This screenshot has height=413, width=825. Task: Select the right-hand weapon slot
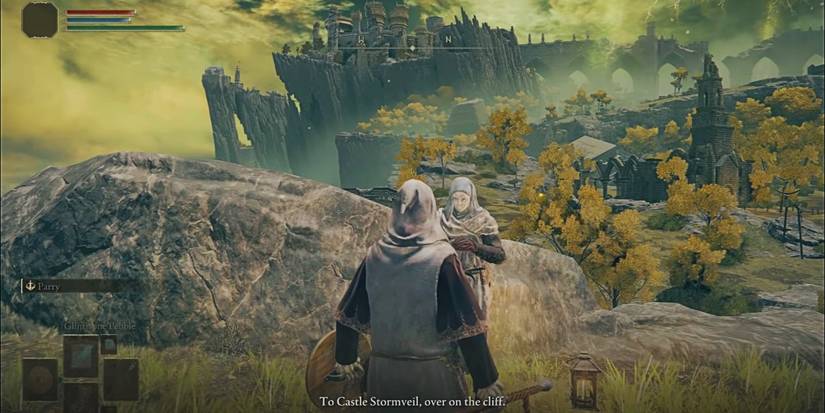click(120, 380)
